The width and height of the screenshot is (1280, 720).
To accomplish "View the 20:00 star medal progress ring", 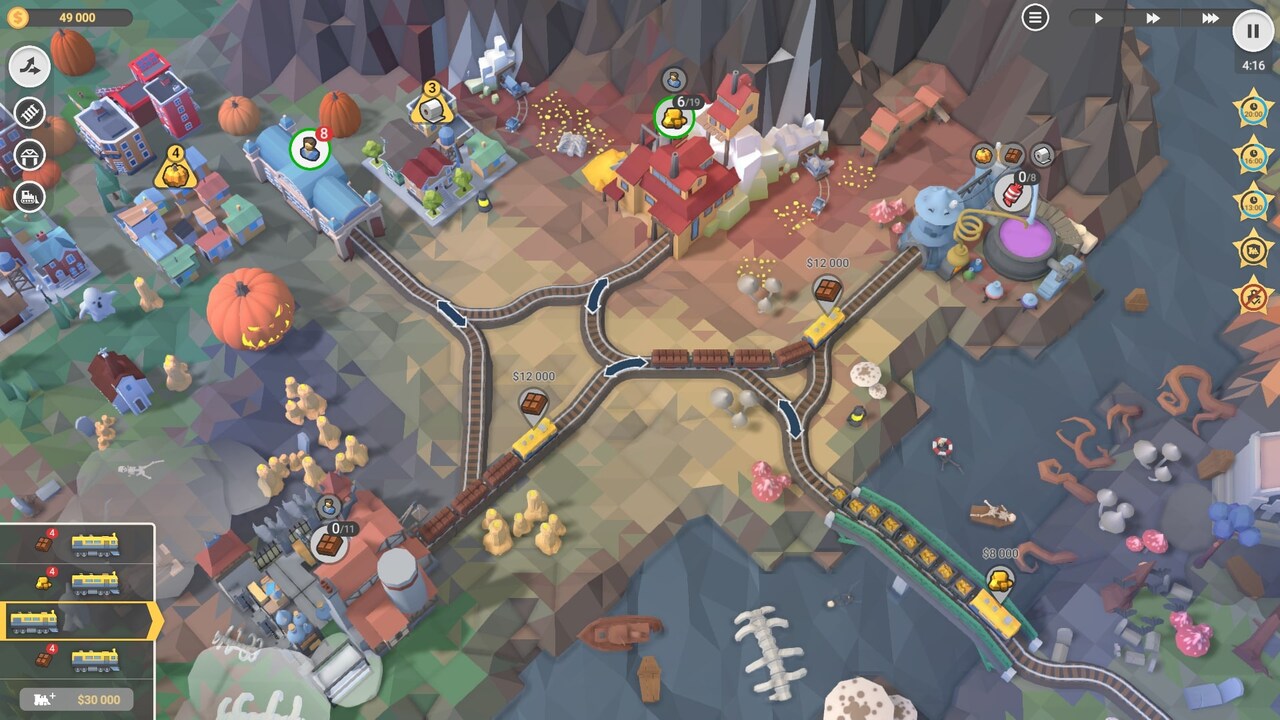I will click(1253, 110).
